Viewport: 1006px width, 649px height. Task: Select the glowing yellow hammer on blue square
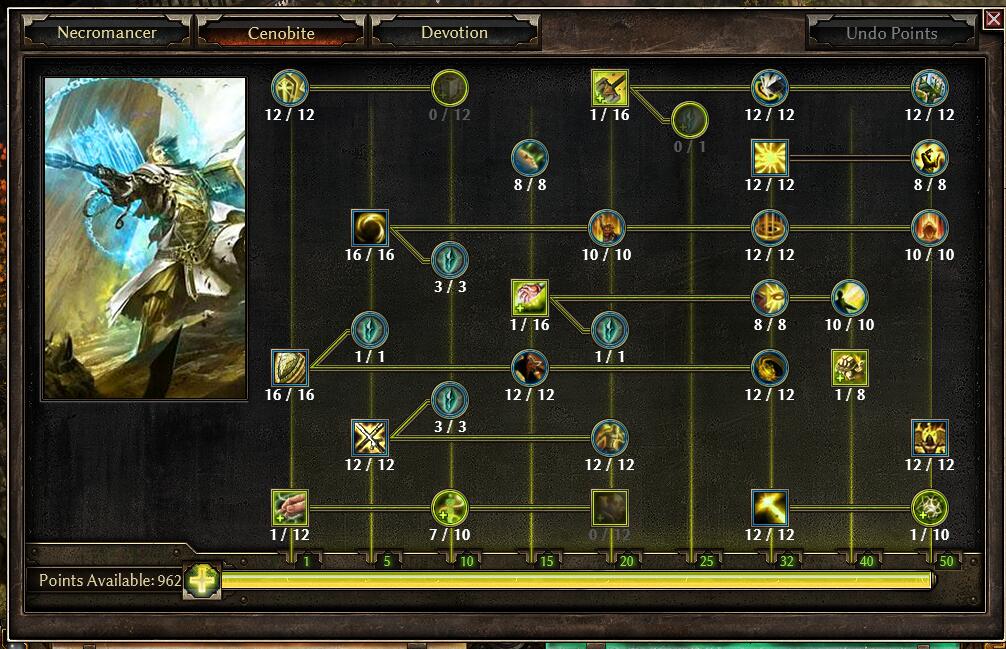770,508
